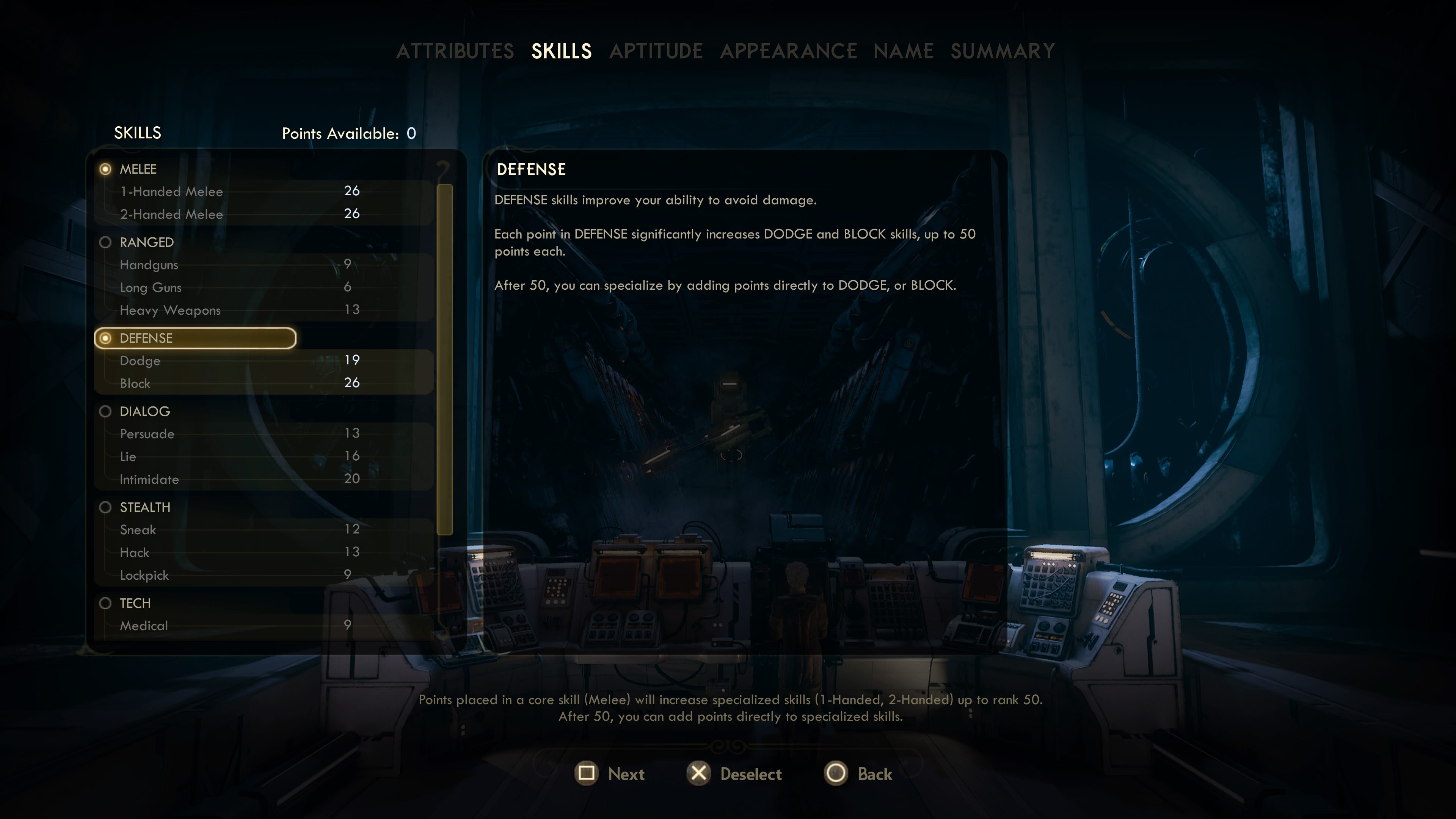This screenshot has width=1456, height=819.
Task: Show the Summary tab
Action: point(1002,52)
